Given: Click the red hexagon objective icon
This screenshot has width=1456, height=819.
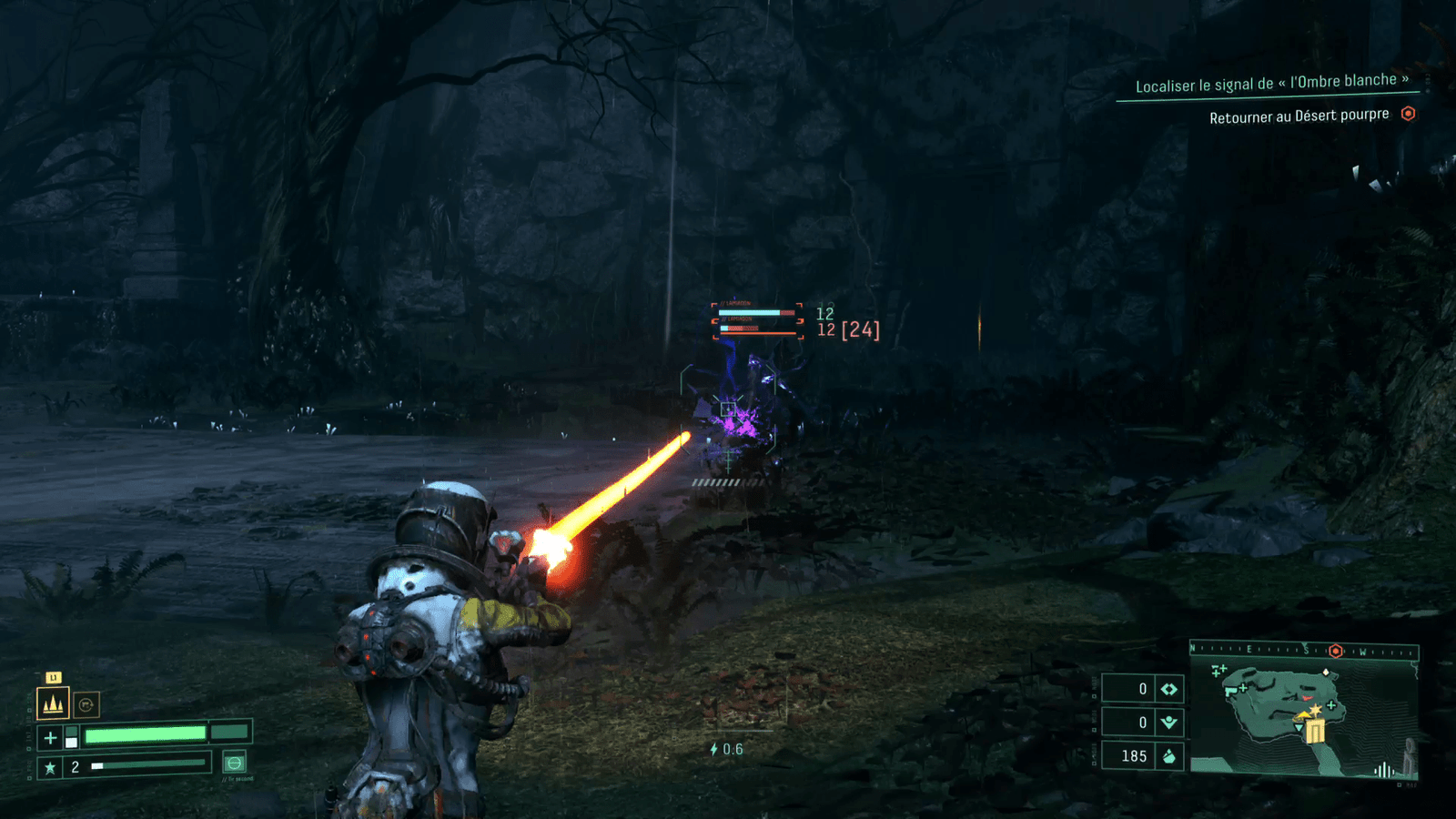Looking at the screenshot, I should point(1408,114).
